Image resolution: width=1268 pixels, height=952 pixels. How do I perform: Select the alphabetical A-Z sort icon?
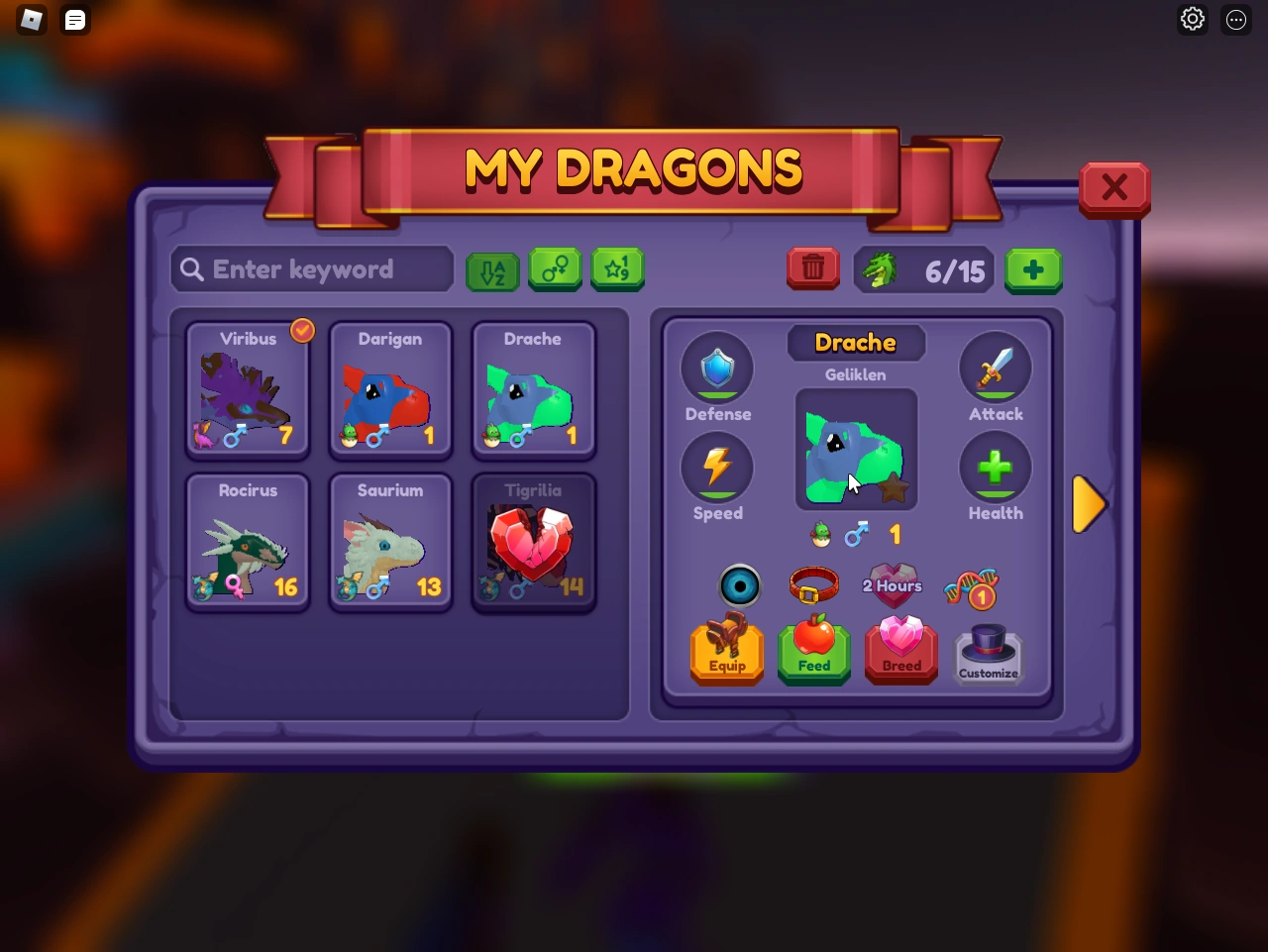[x=492, y=269]
